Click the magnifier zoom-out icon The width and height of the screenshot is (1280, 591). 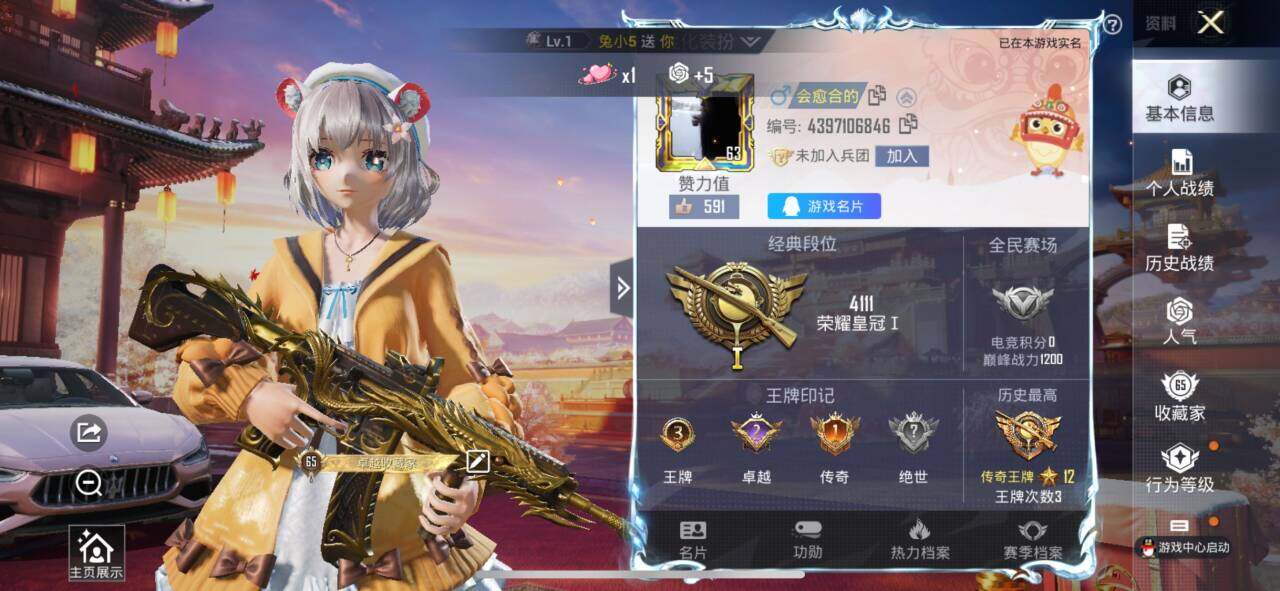coord(89,484)
